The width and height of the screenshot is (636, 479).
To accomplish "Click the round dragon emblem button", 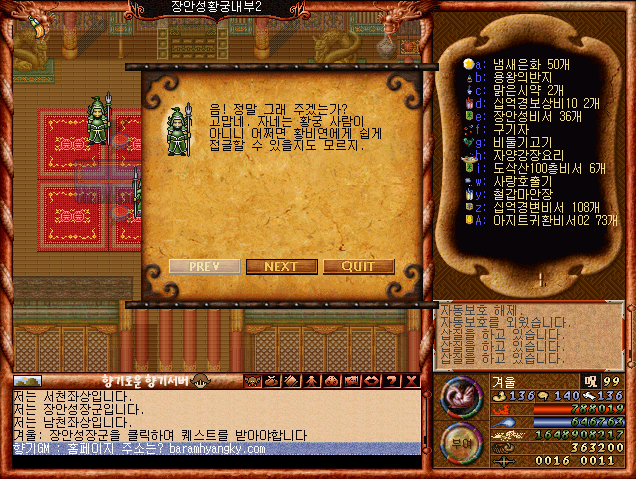I will tap(460, 396).
